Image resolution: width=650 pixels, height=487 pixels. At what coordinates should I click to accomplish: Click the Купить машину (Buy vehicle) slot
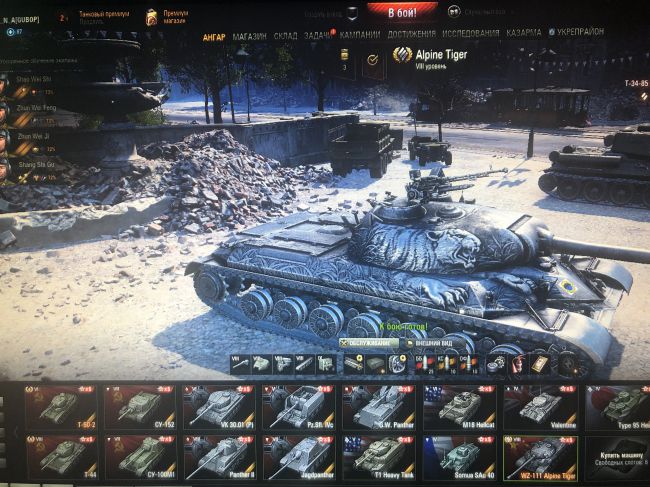pos(617,457)
